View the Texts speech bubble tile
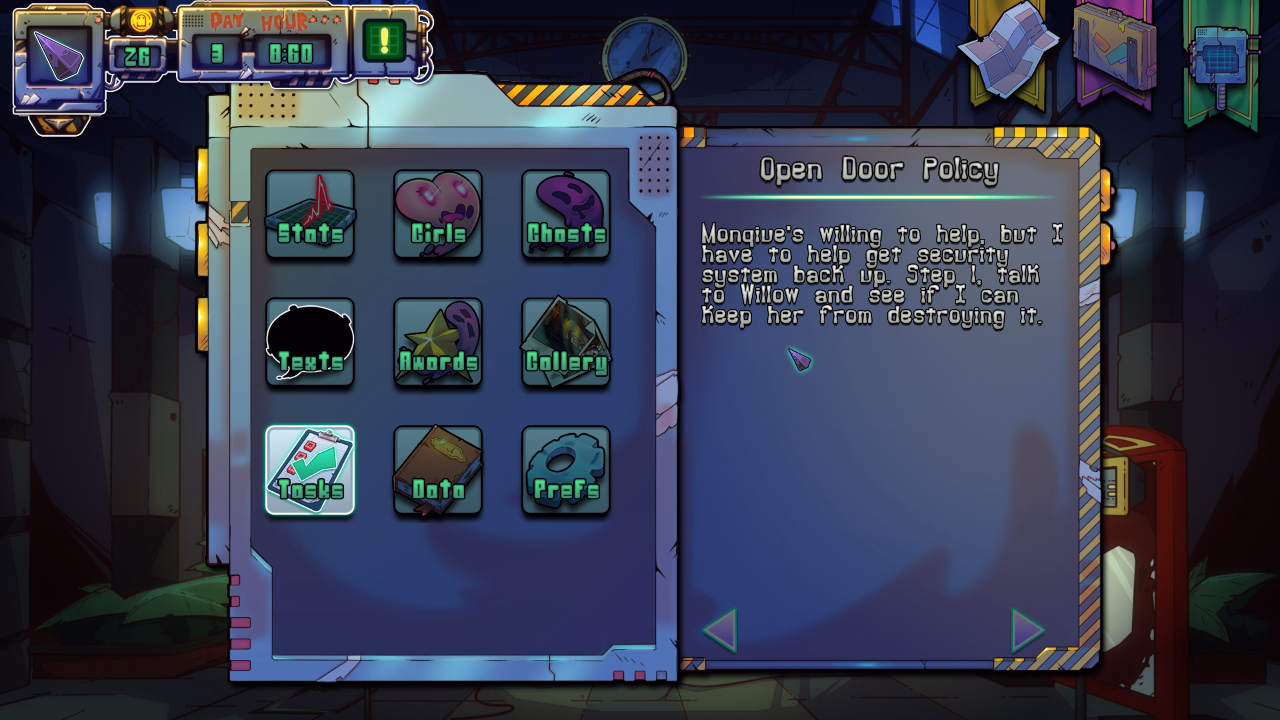This screenshot has height=720, width=1280. tap(310, 342)
